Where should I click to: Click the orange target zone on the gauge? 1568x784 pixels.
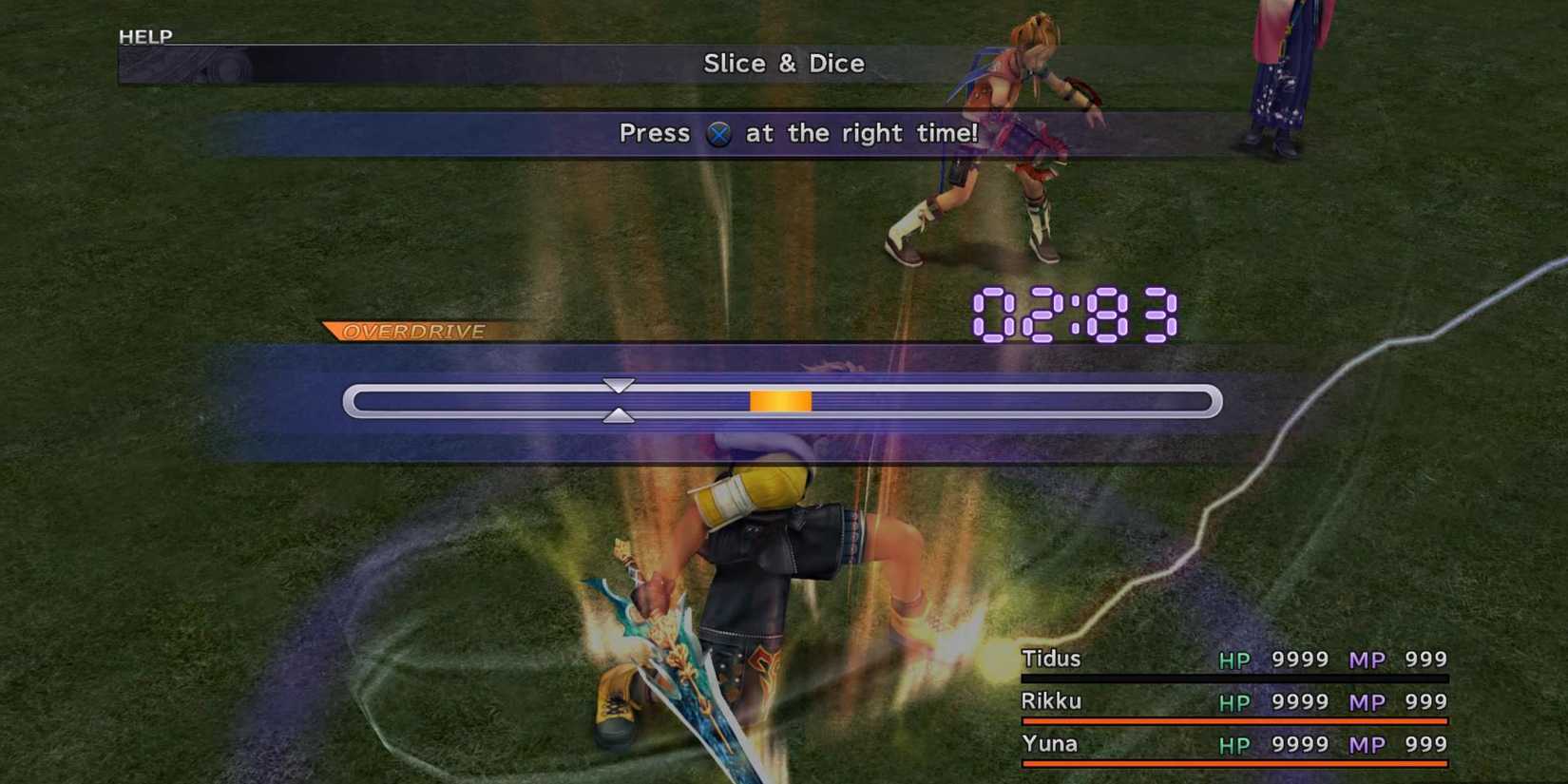[780, 402]
